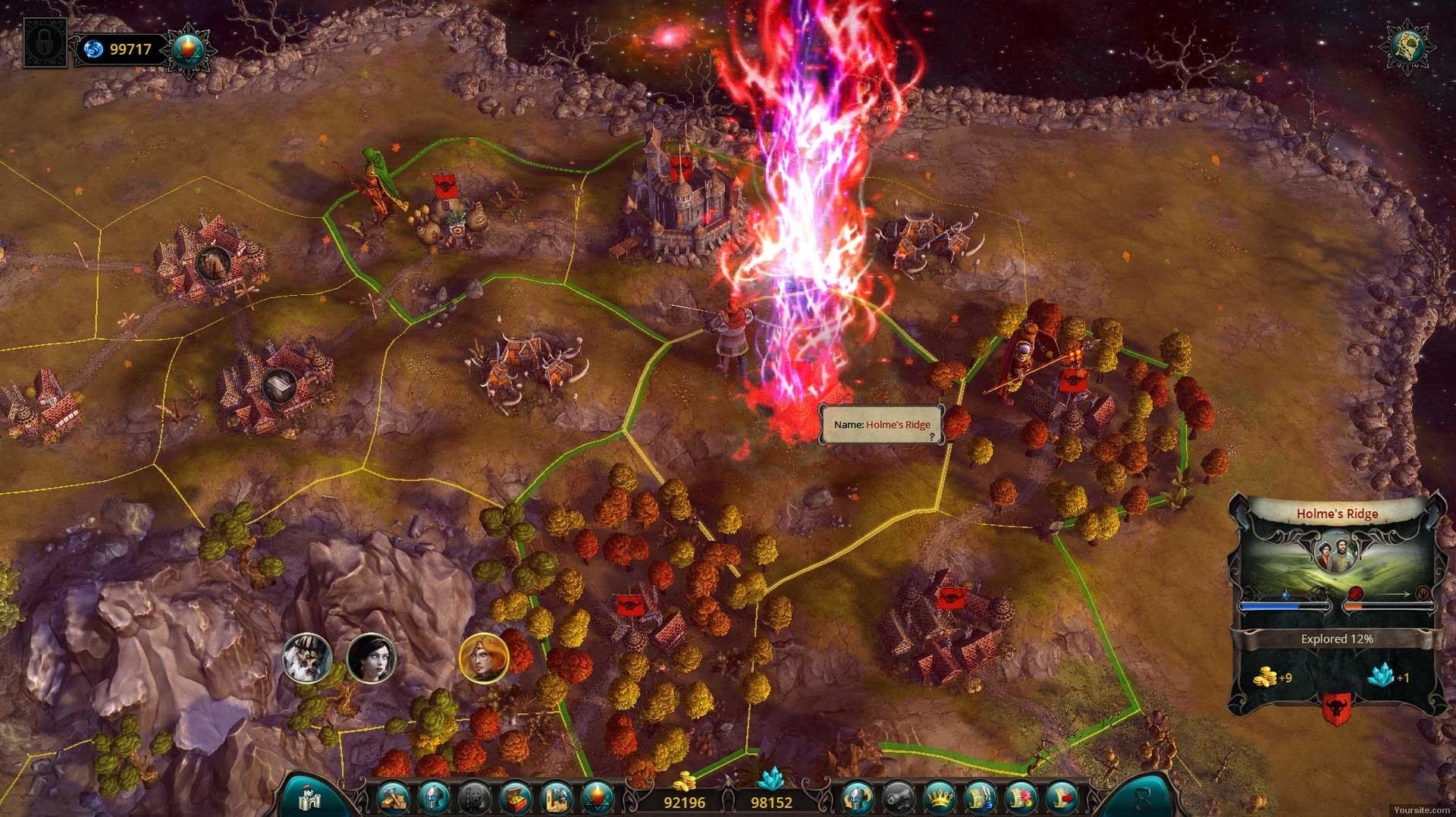Screen dimensions: 1456x817
Task: Click the locked padlock slot
Action: click(45, 42)
